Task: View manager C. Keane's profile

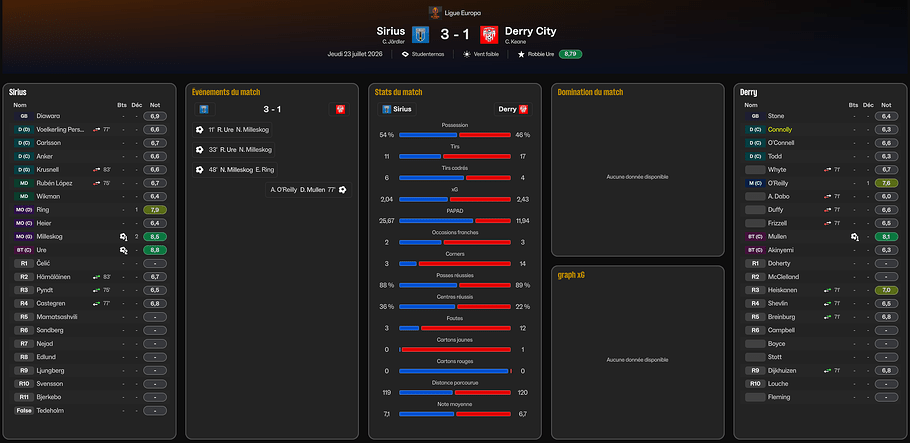Action: [516, 42]
